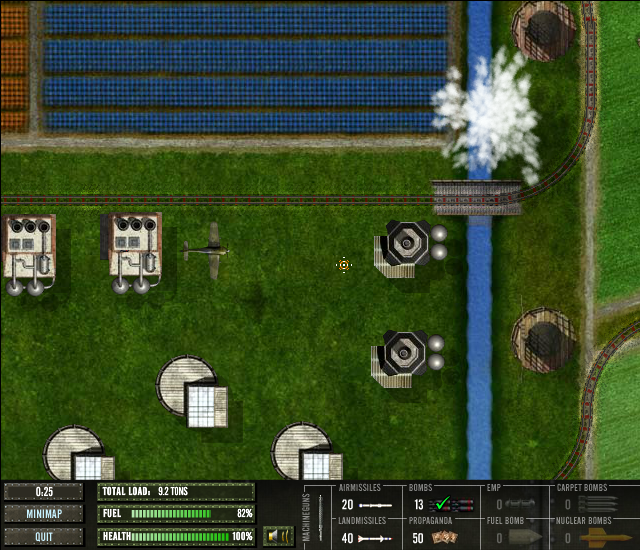
Task: Select the Nuclear Bombs weapon
Action: (590, 538)
